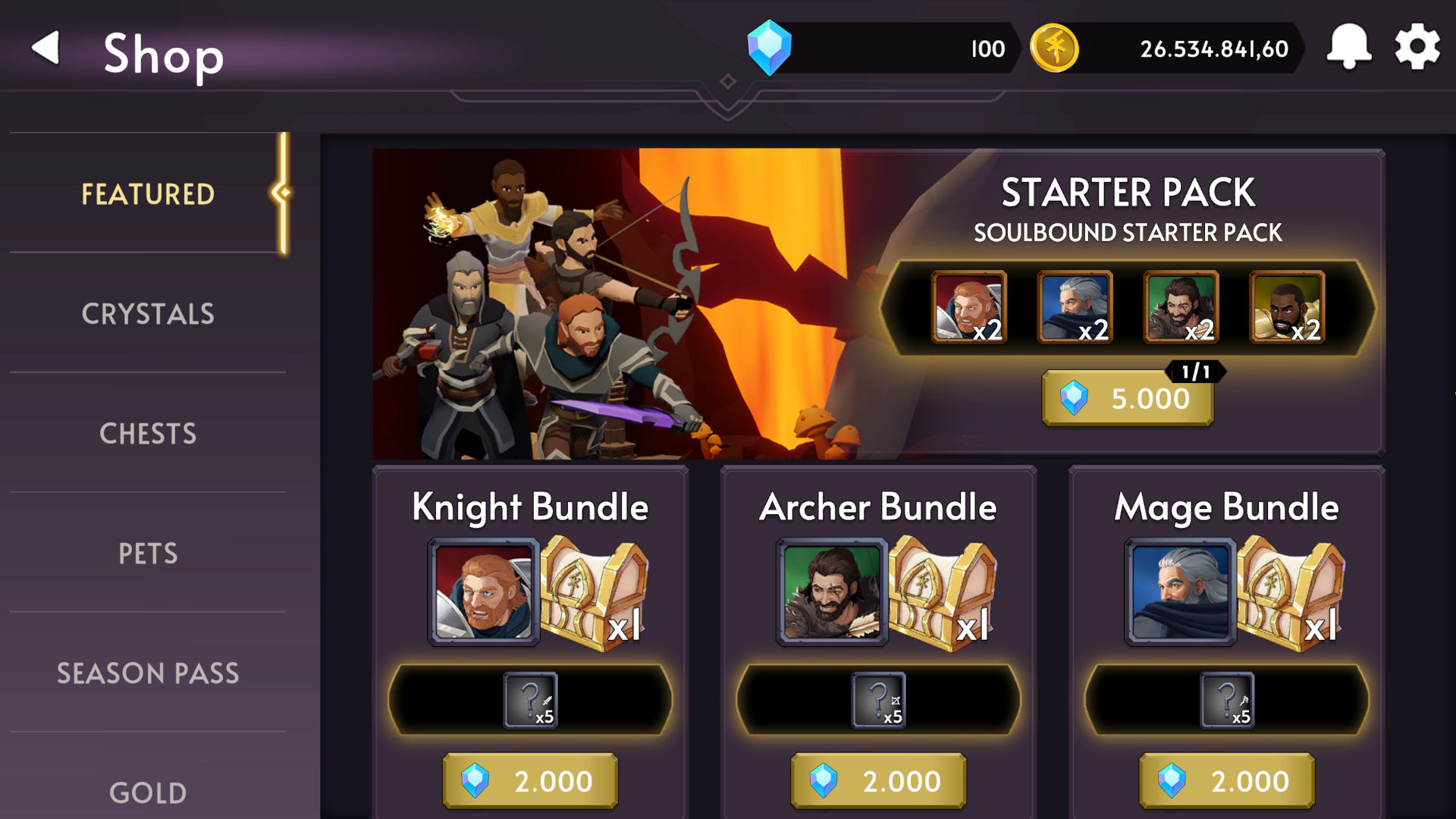View the first x2 hero in Starter Pack

[x=968, y=306]
